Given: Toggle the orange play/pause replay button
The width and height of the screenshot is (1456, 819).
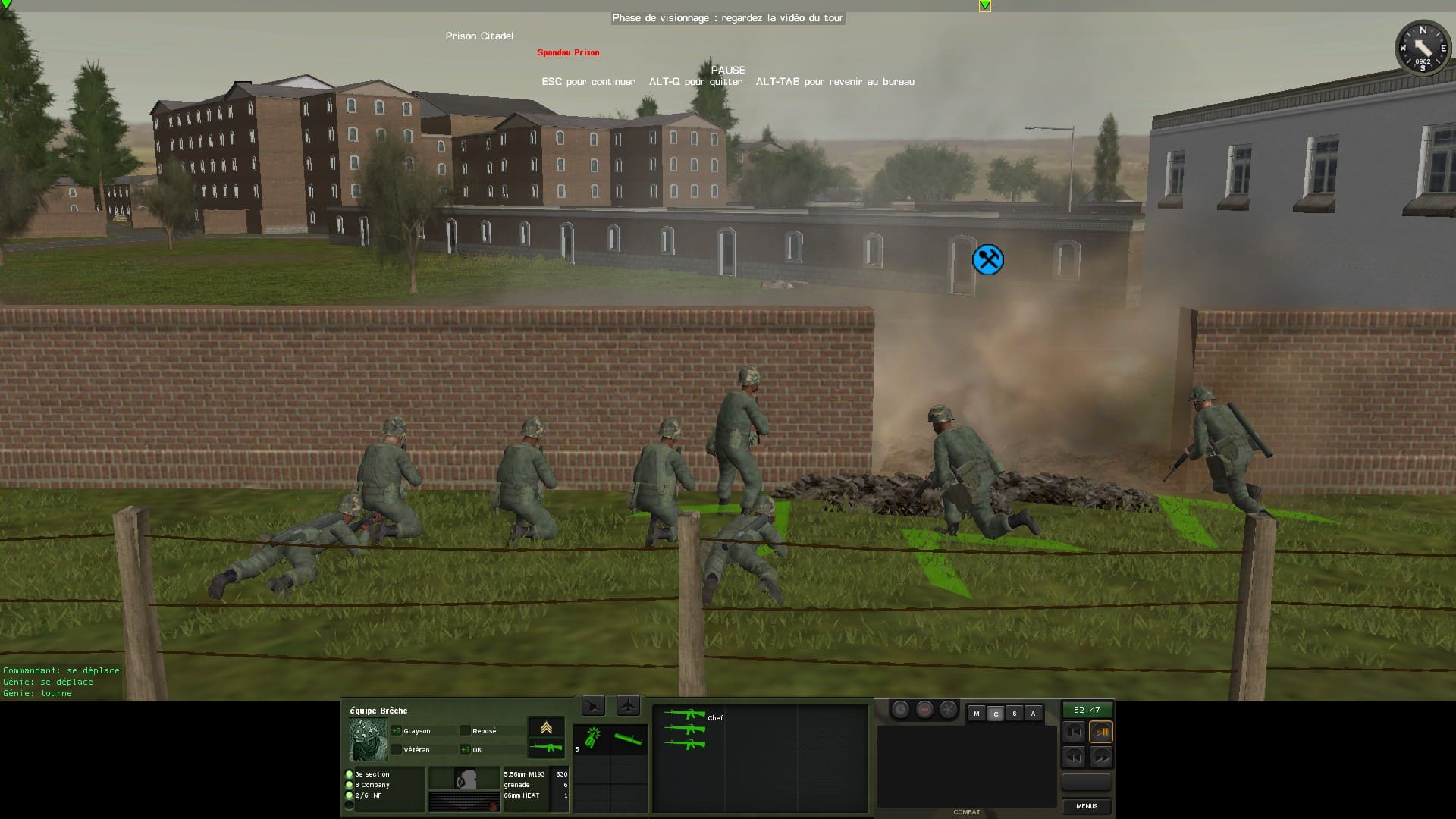Looking at the screenshot, I should pyautogui.click(x=1101, y=732).
